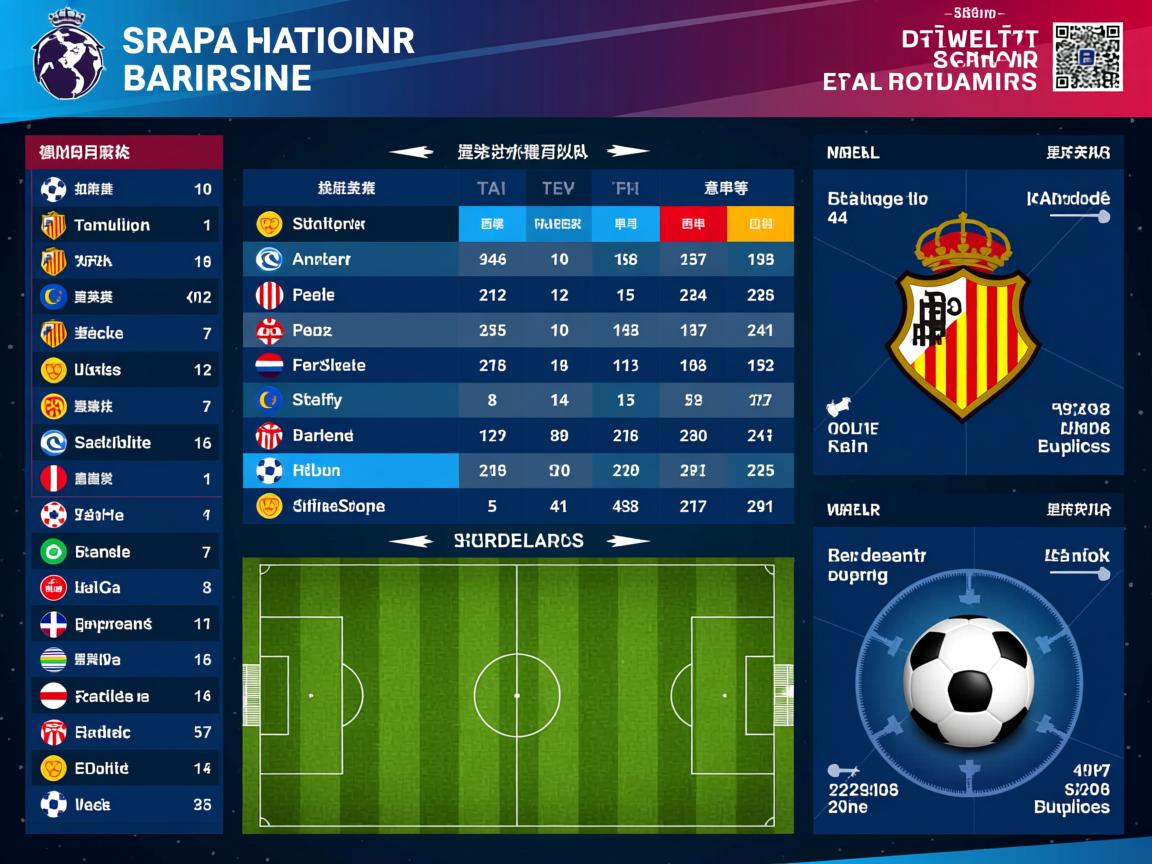The width and height of the screenshot is (1152, 864).
Task: Sort by the TEV column header
Action: point(558,188)
